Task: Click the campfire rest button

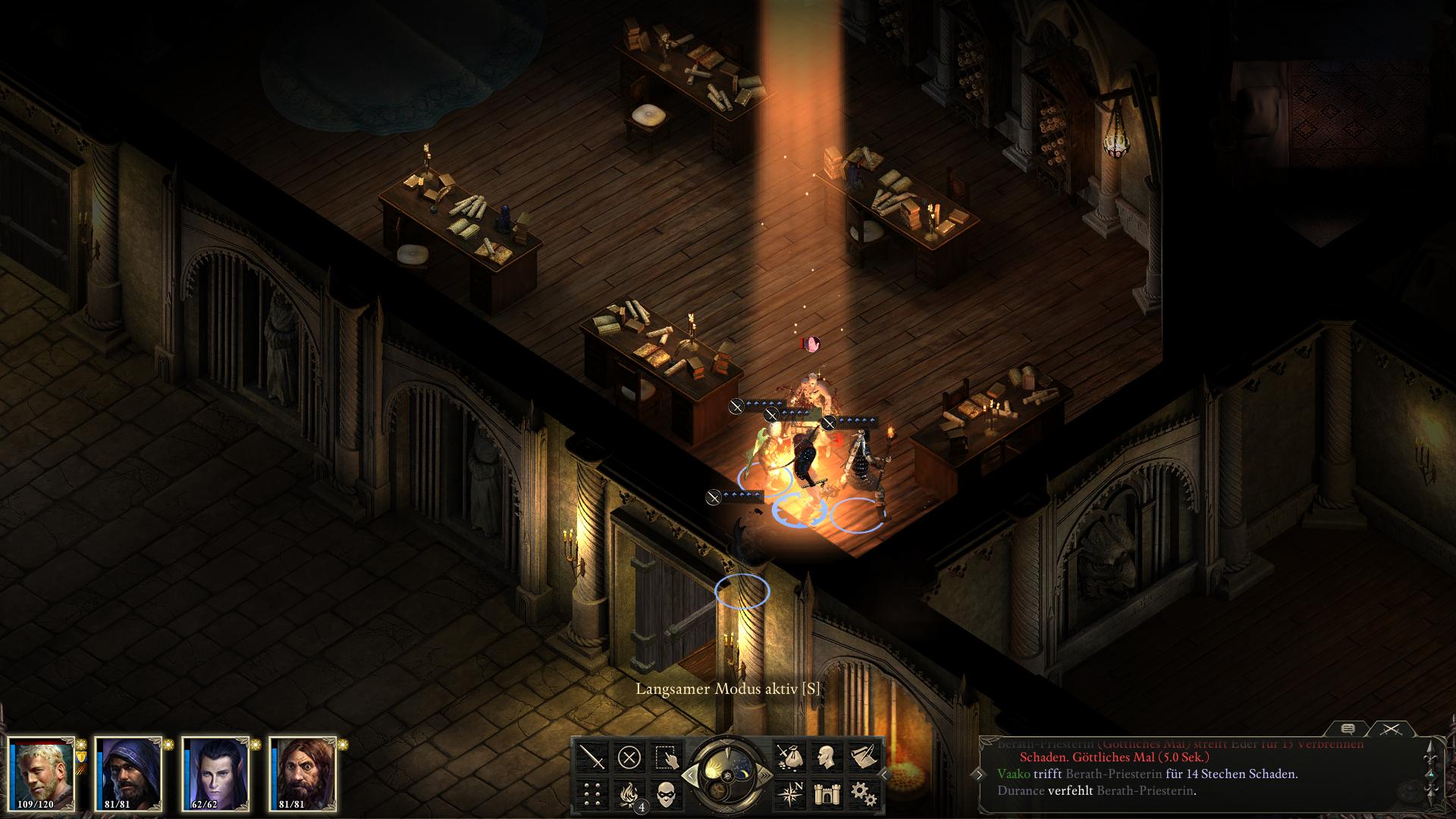Action: click(x=629, y=794)
